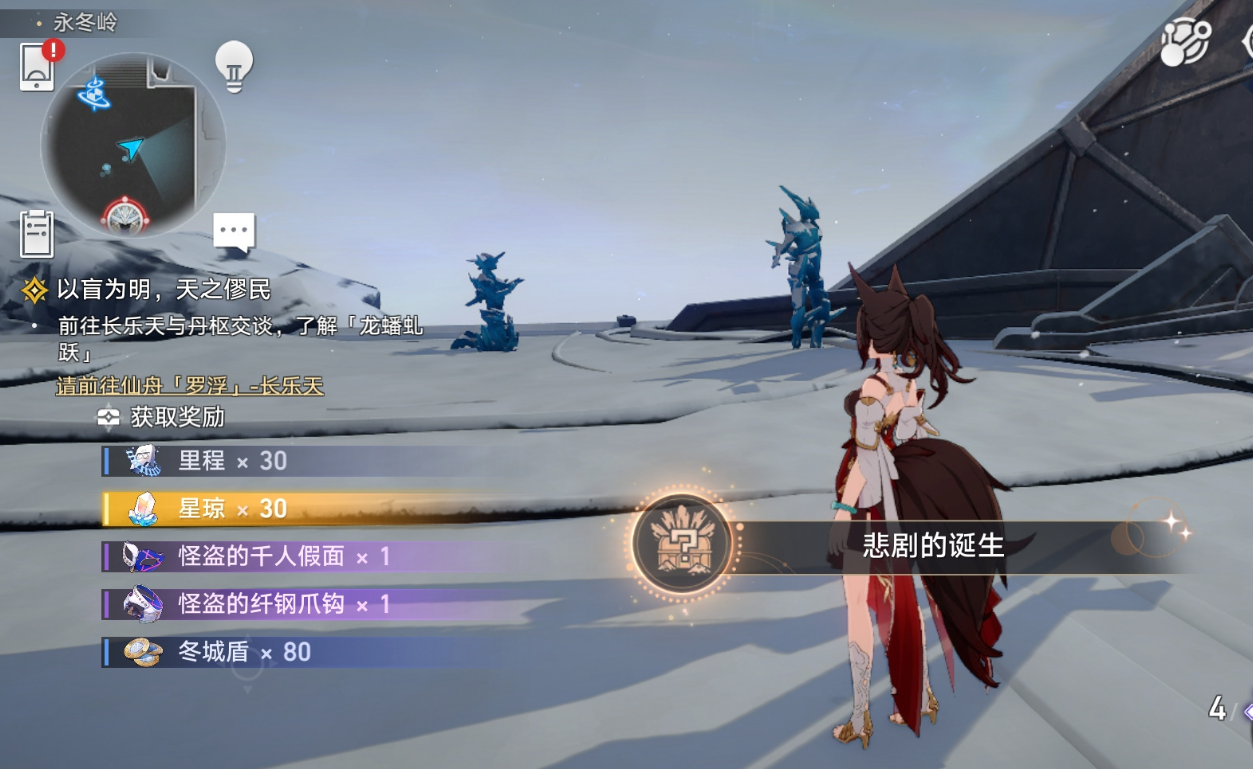This screenshot has height=769, width=1253.
Task: Open the phone menu icon with red alert
Action: (38, 66)
